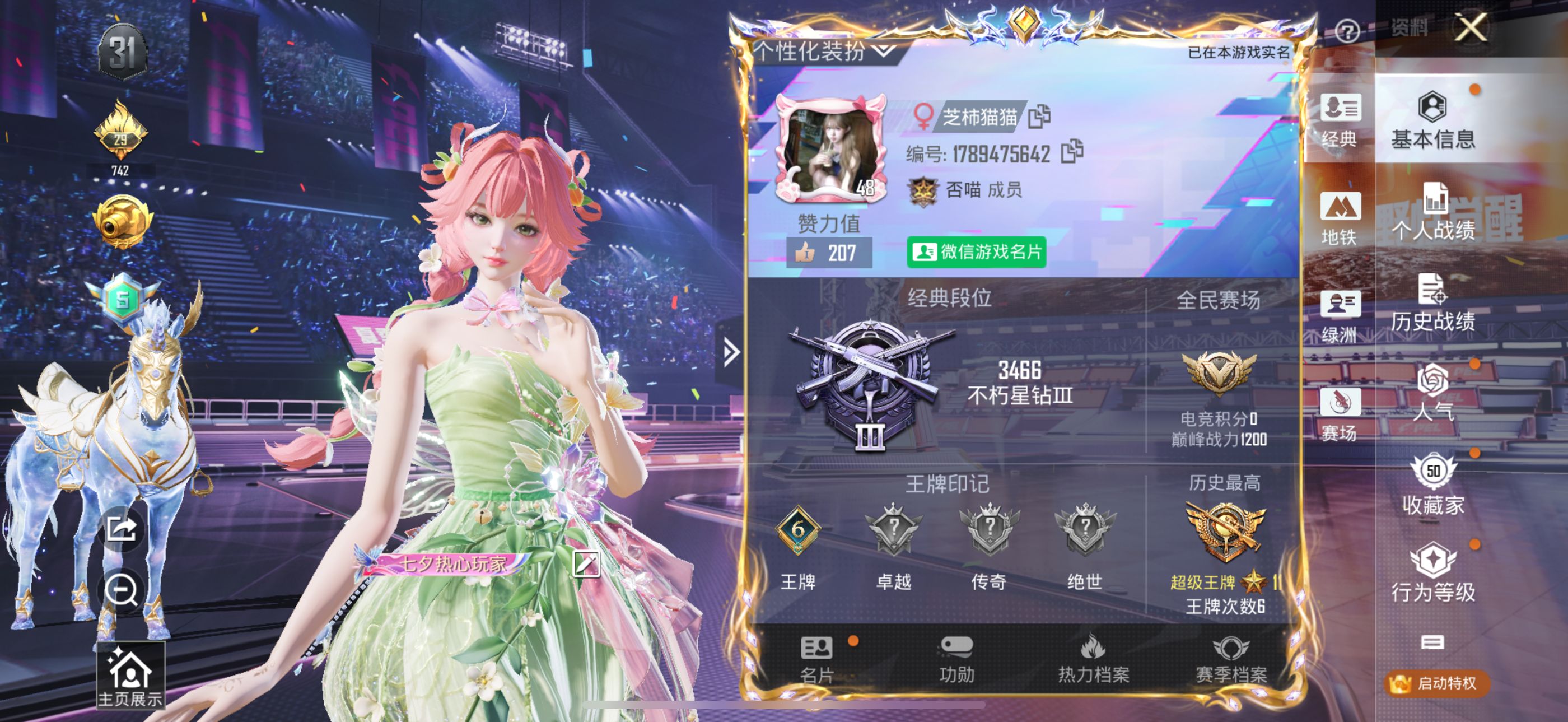Choose the 赛场 mode tab
1568x722 pixels.
point(1338,414)
